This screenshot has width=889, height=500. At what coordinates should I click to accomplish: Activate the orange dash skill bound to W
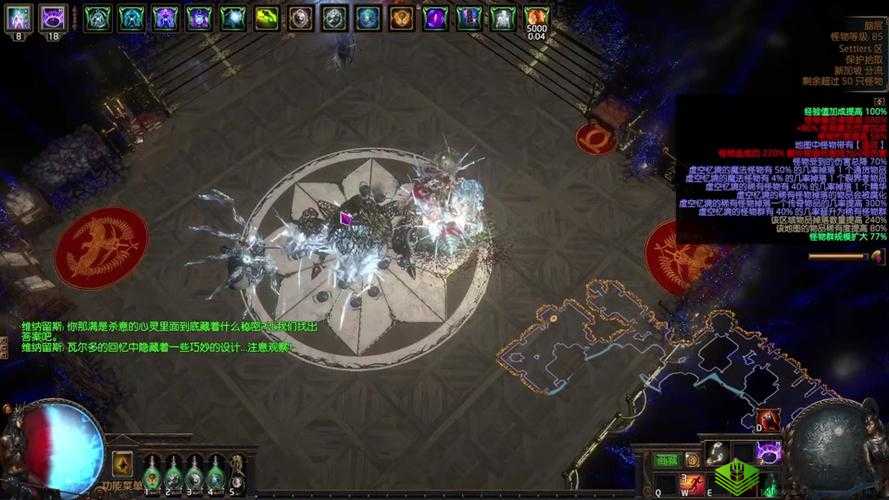691,485
